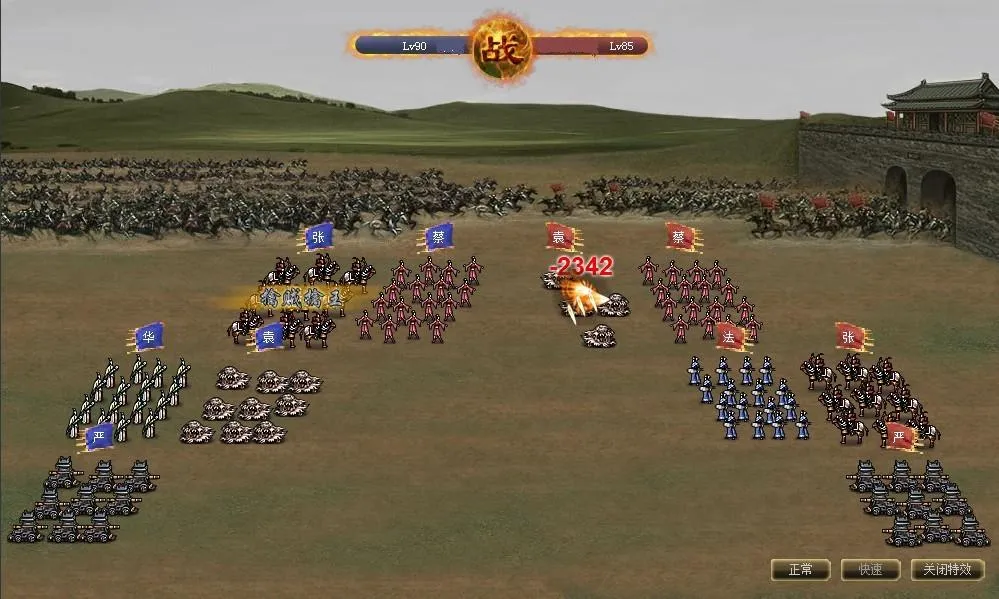Switch battle to 快速 (fast) speed
999x599 pixels.
(x=870, y=570)
